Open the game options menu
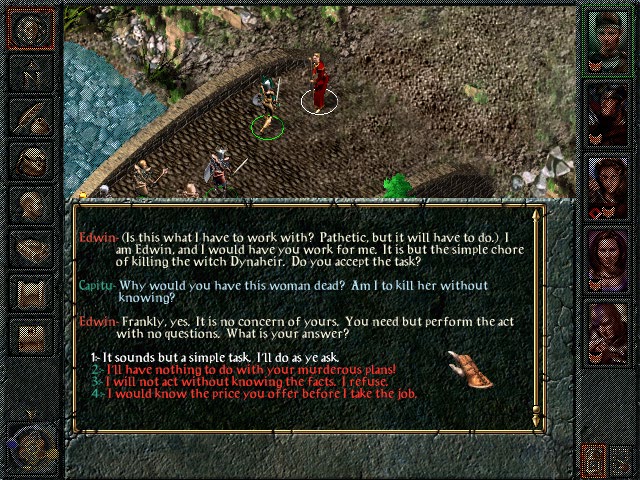Screen dimensions: 640x480 point(31,335)
